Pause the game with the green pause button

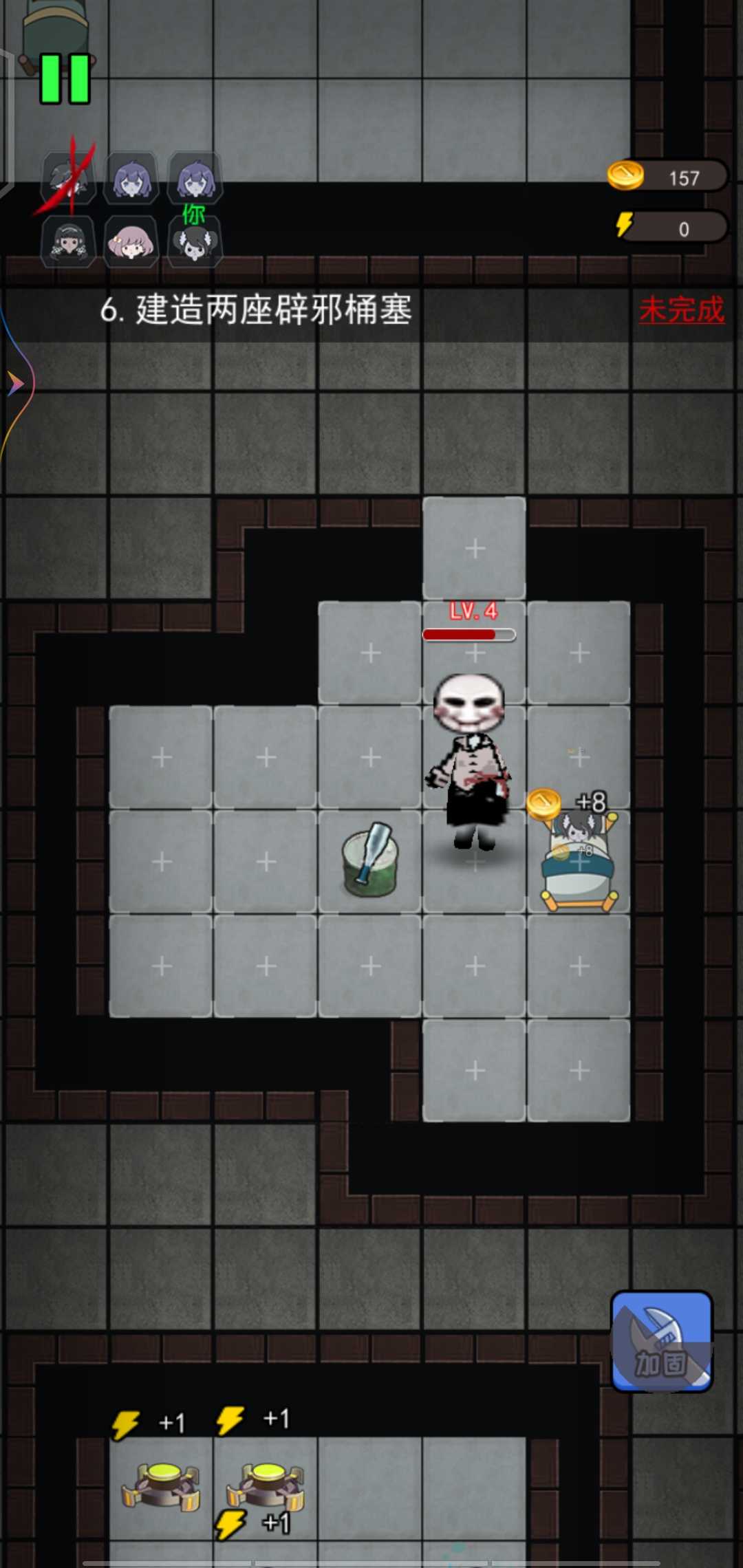[x=65, y=79]
